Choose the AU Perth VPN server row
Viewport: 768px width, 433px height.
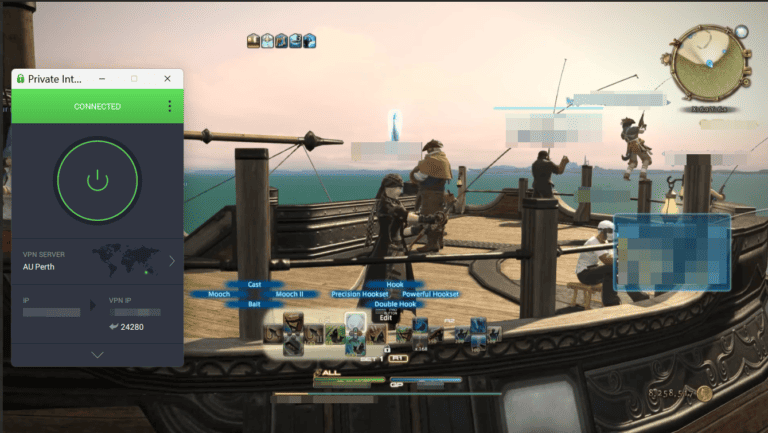[x=97, y=261]
